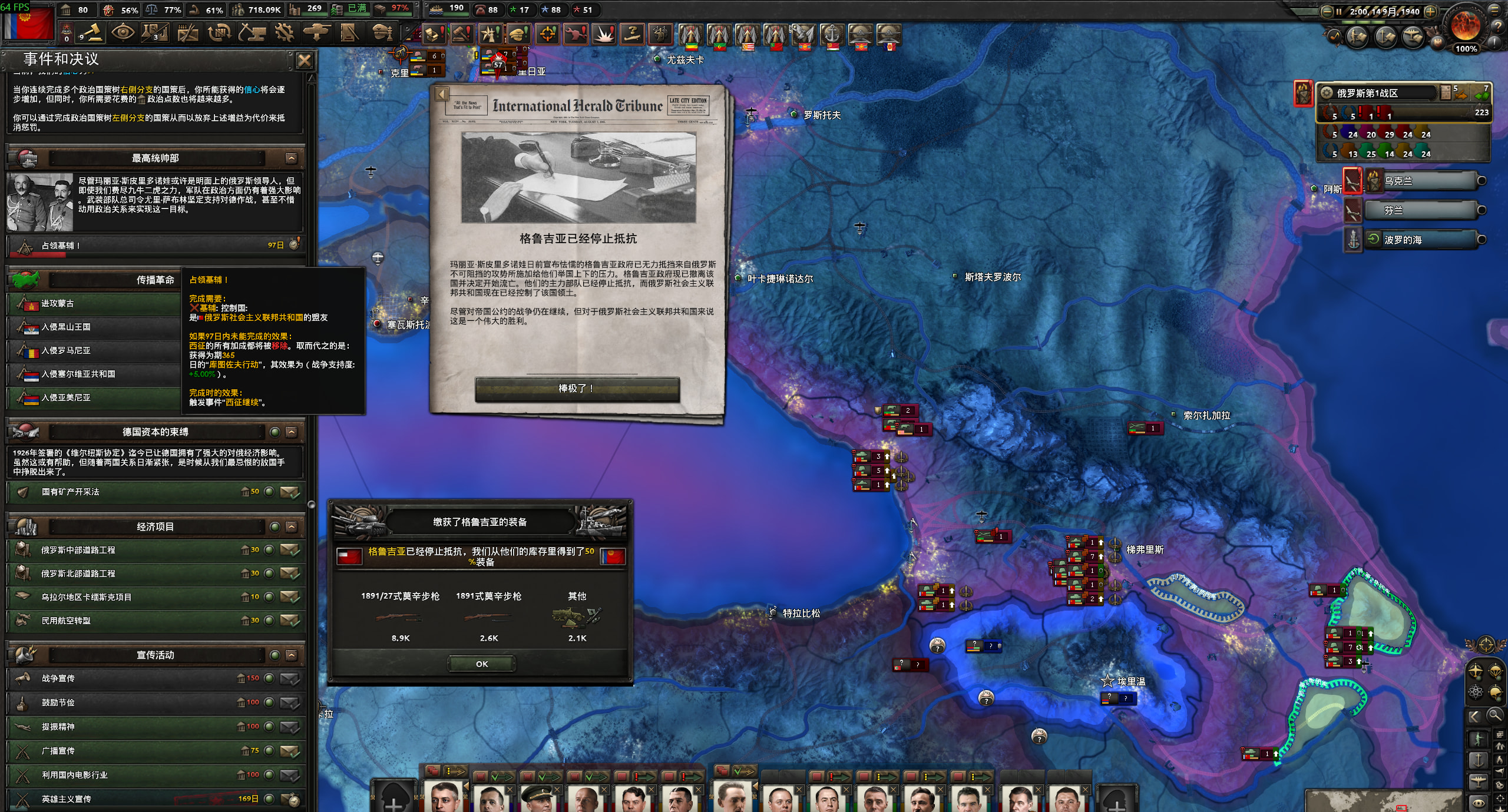Collapse the 宣传活动 category
Image resolution: width=1508 pixels, height=812 pixels.
coord(291,655)
